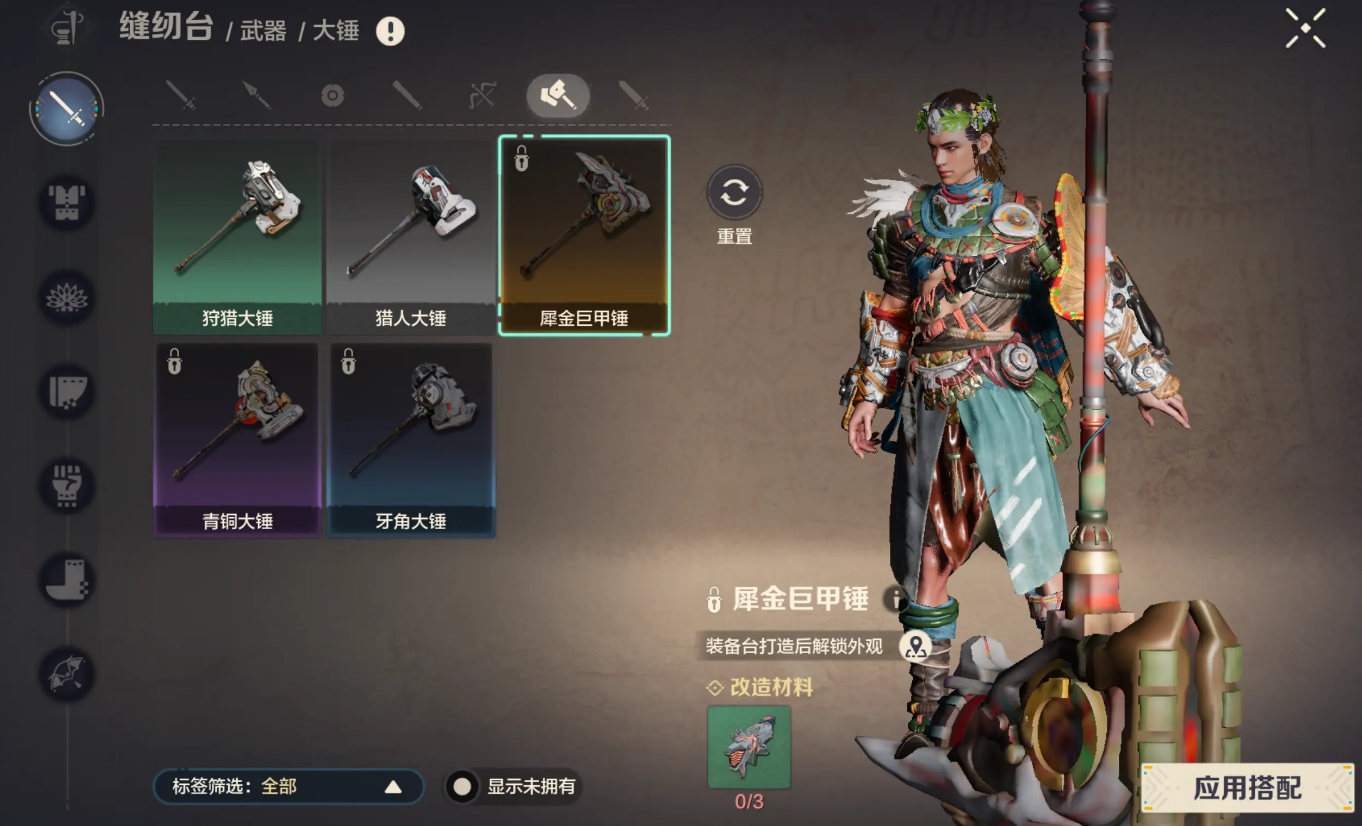
Task: Select the 狩猎大锤 hammer skin
Action: pyautogui.click(x=237, y=237)
